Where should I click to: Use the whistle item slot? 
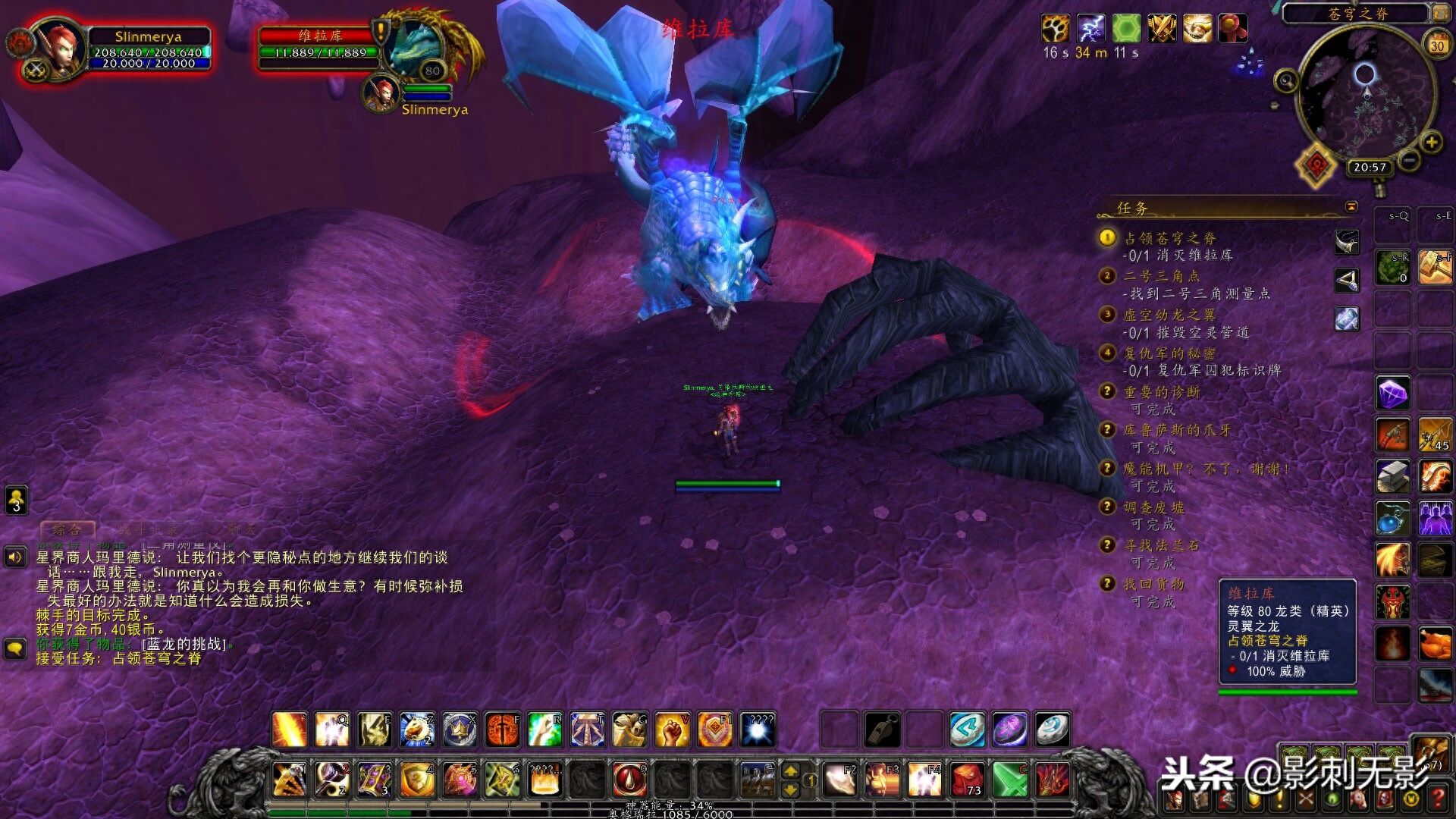click(882, 730)
